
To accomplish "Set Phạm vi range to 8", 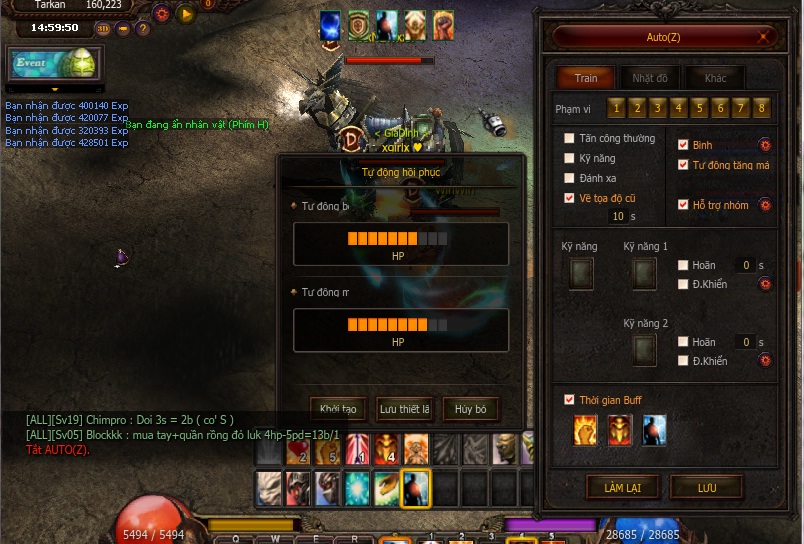I will 763,108.
